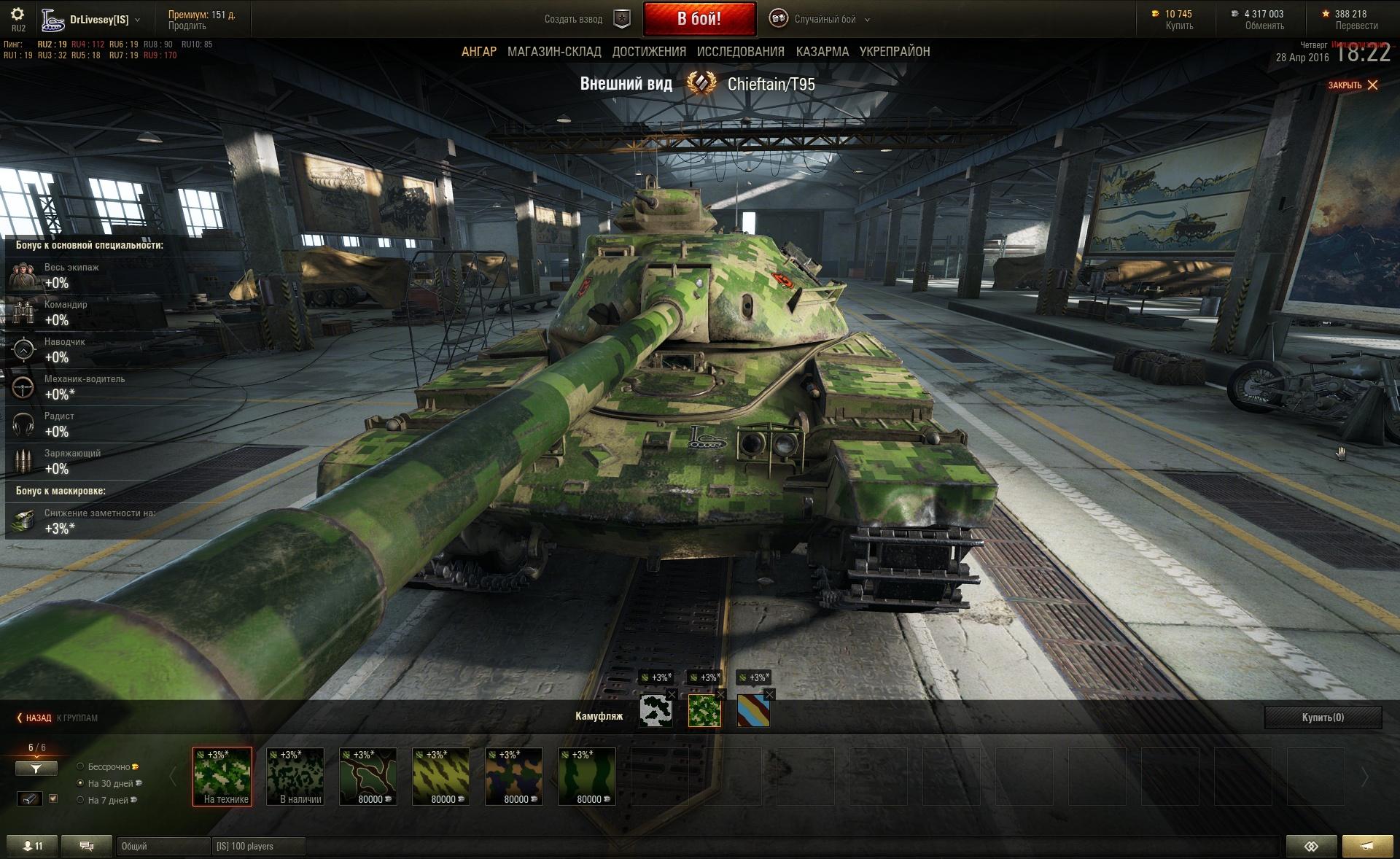Close the exterior view with «Закрыть»

[x=1353, y=85]
